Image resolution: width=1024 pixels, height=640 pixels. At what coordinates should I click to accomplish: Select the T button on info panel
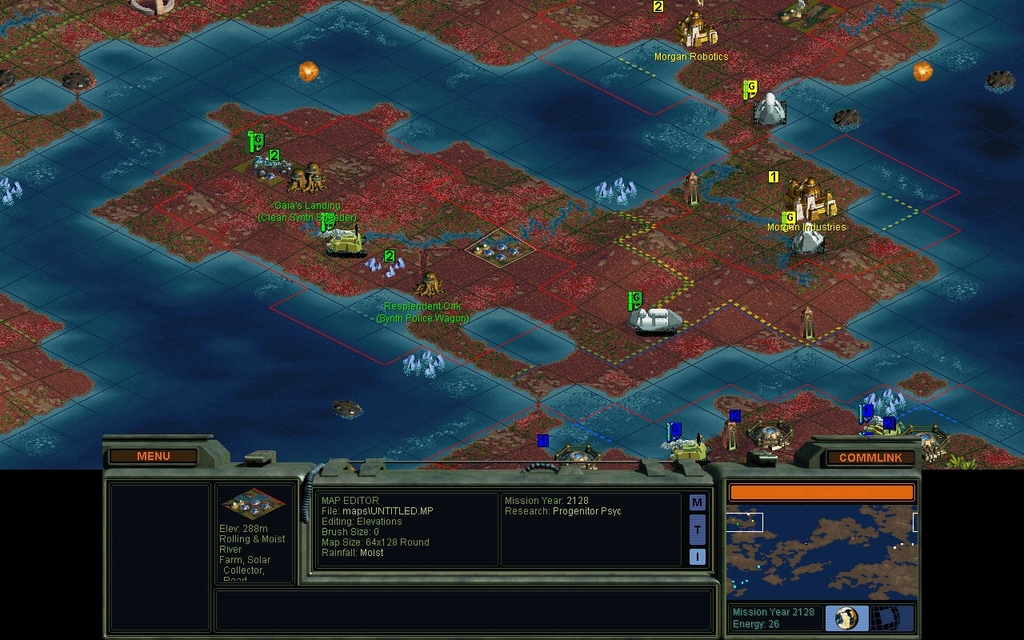click(697, 529)
